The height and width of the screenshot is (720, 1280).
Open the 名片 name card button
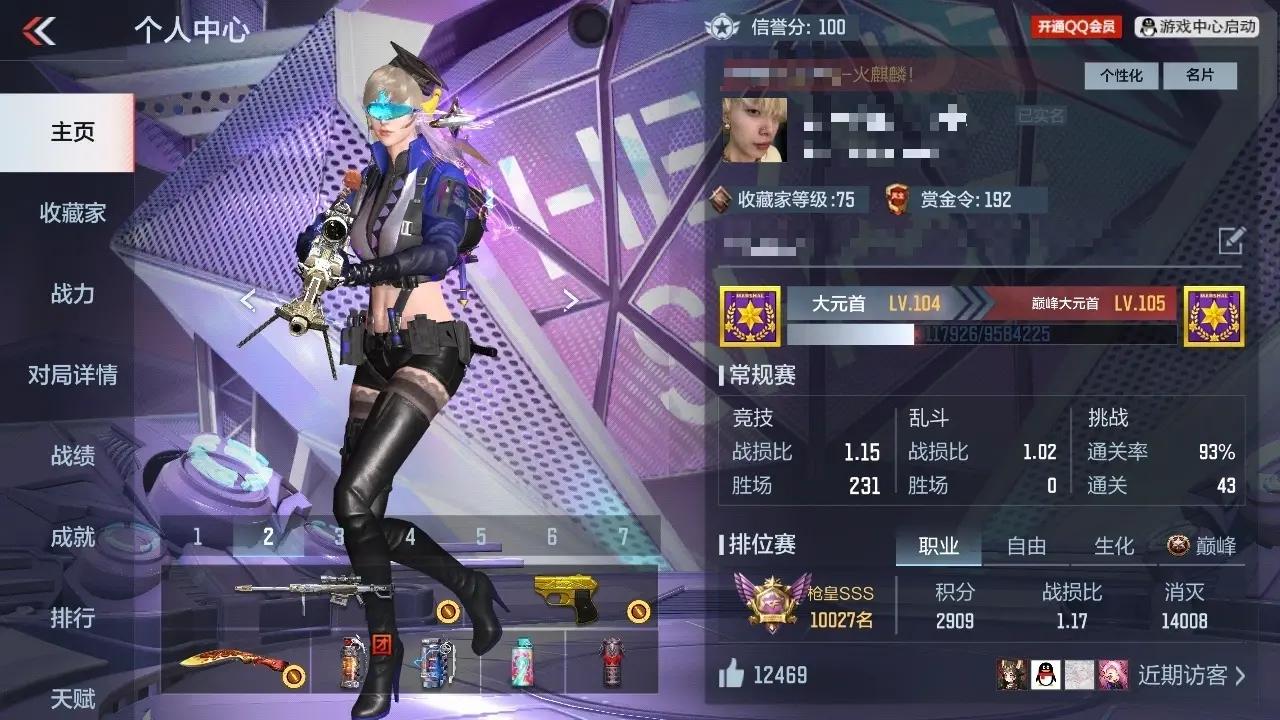1200,76
